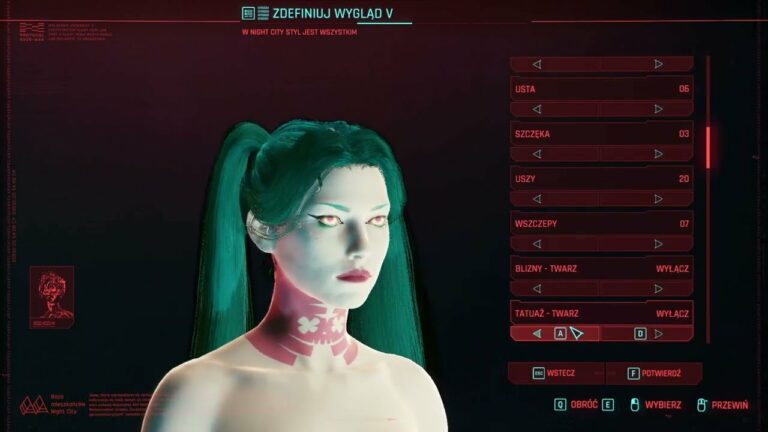Click left arrow for Tatuaż - Twarz
This screenshot has width=768, height=432.
(x=537, y=334)
